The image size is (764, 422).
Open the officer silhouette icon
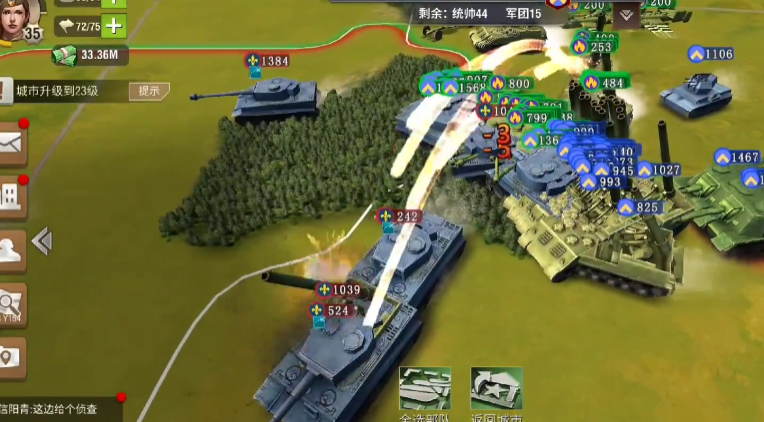(11, 250)
